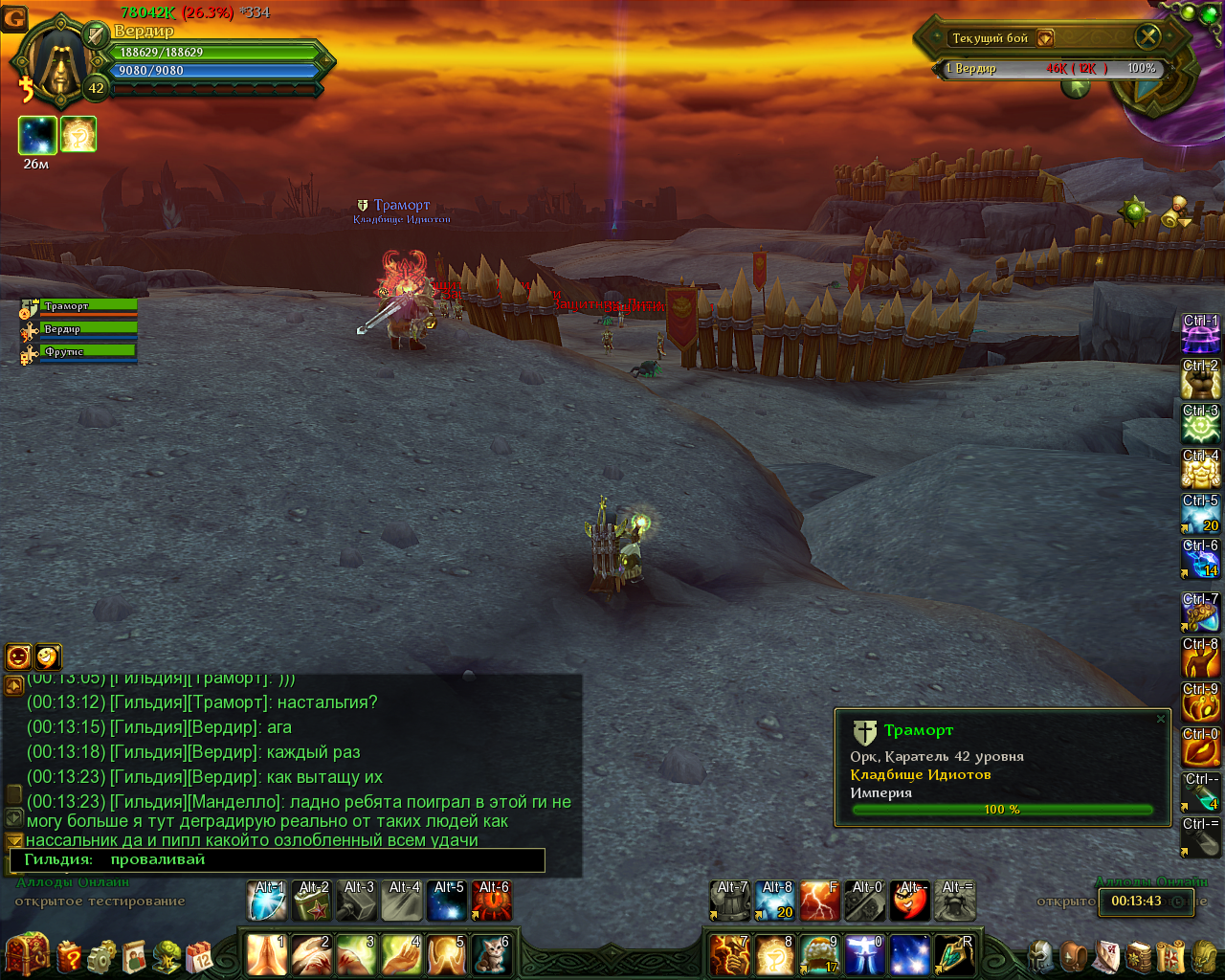This screenshot has height=980, width=1225.
Task: Use the red star flask on Alt-2
Action: 312,901
